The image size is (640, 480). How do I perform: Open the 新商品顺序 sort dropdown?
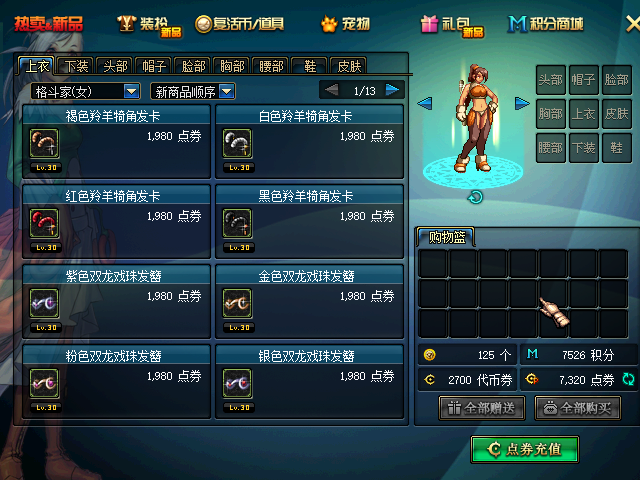[192, 91]
